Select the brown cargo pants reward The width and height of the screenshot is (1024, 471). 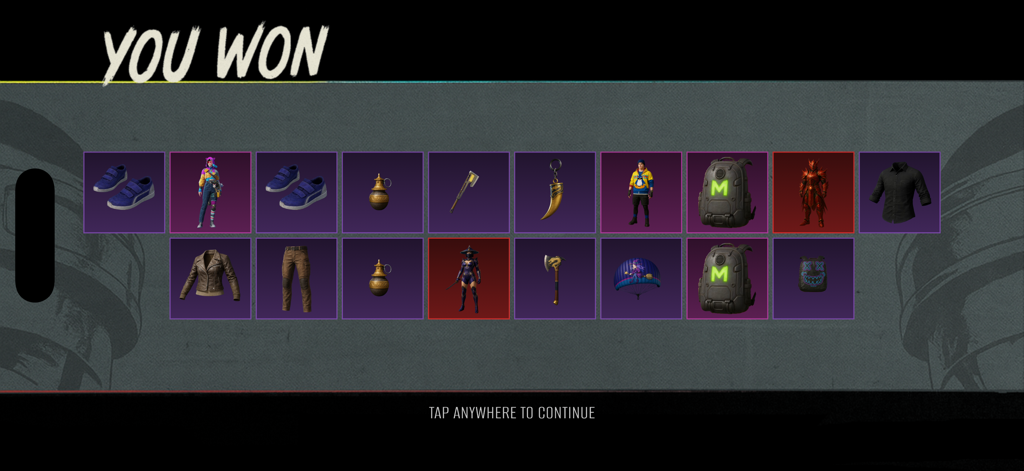point(296,279)
